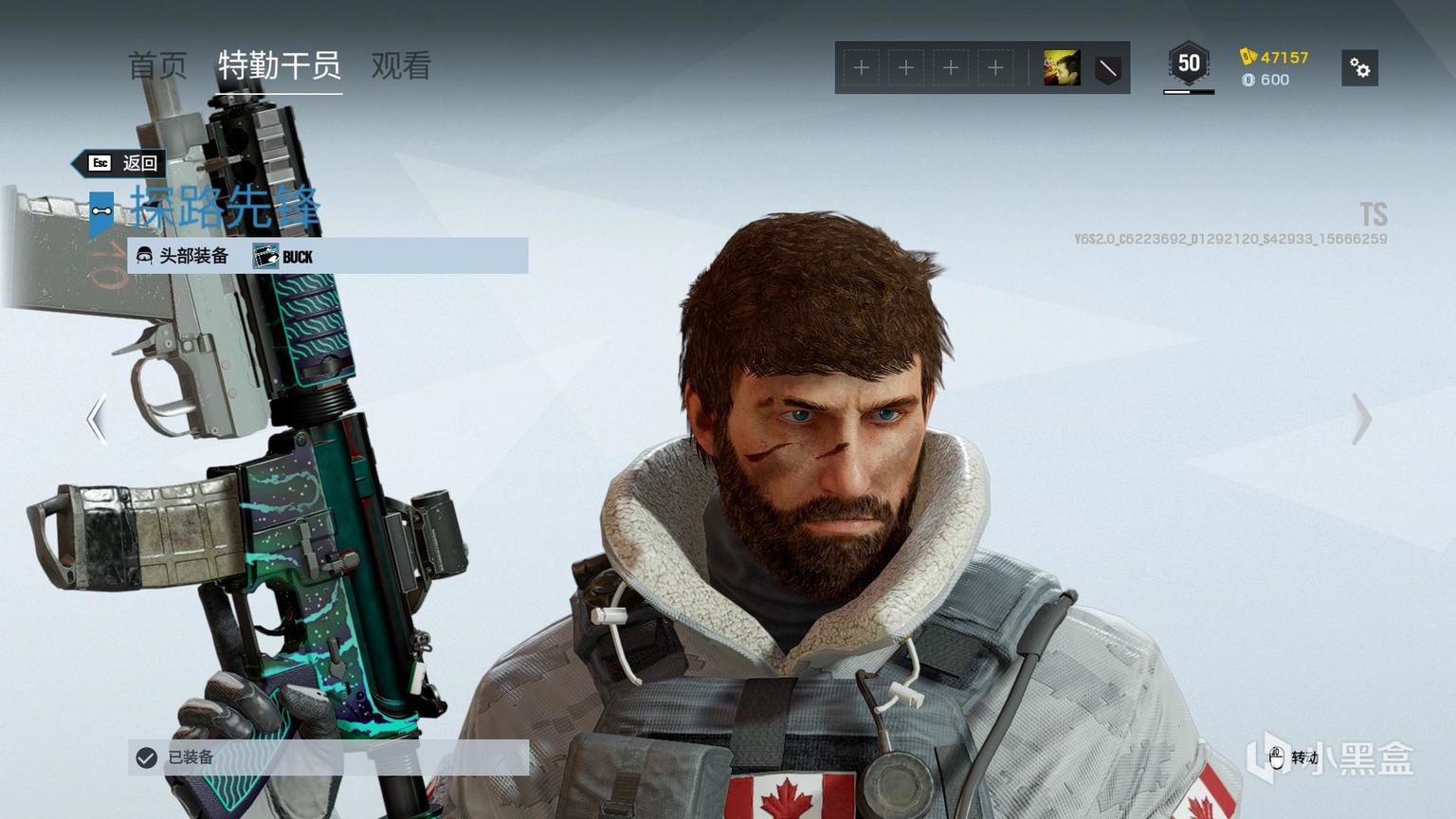Switch to the 特勤干员 operators tab
The width and height of the screenshot is (1456, 819).
280,65
